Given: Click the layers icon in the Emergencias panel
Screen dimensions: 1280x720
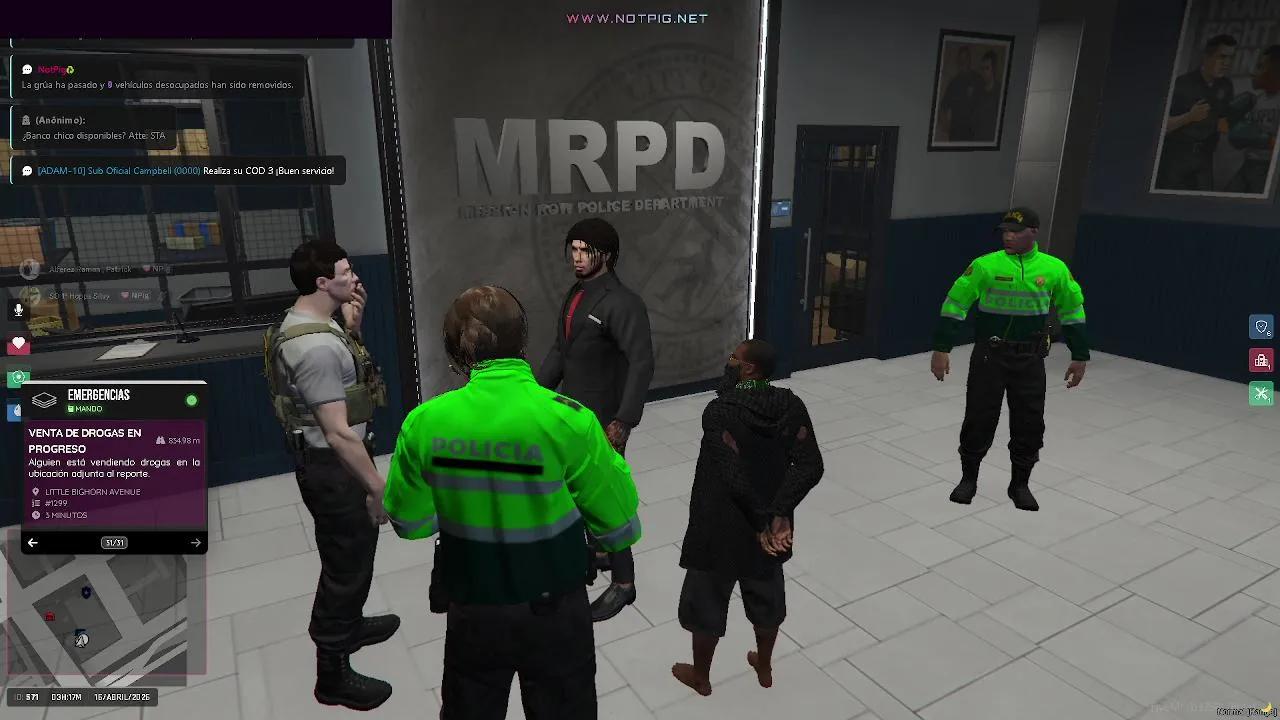Looking at the screenshot, I should coord(42,401).
